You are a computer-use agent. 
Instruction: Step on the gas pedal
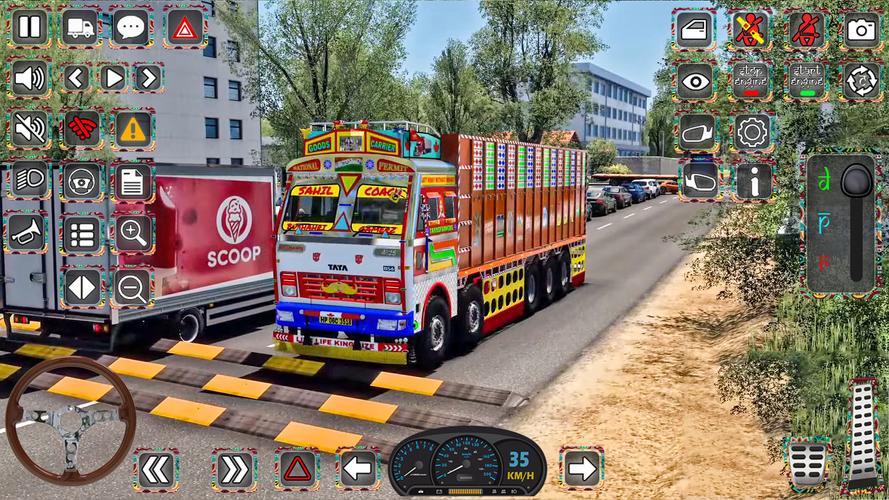click(x=862, y=432)
